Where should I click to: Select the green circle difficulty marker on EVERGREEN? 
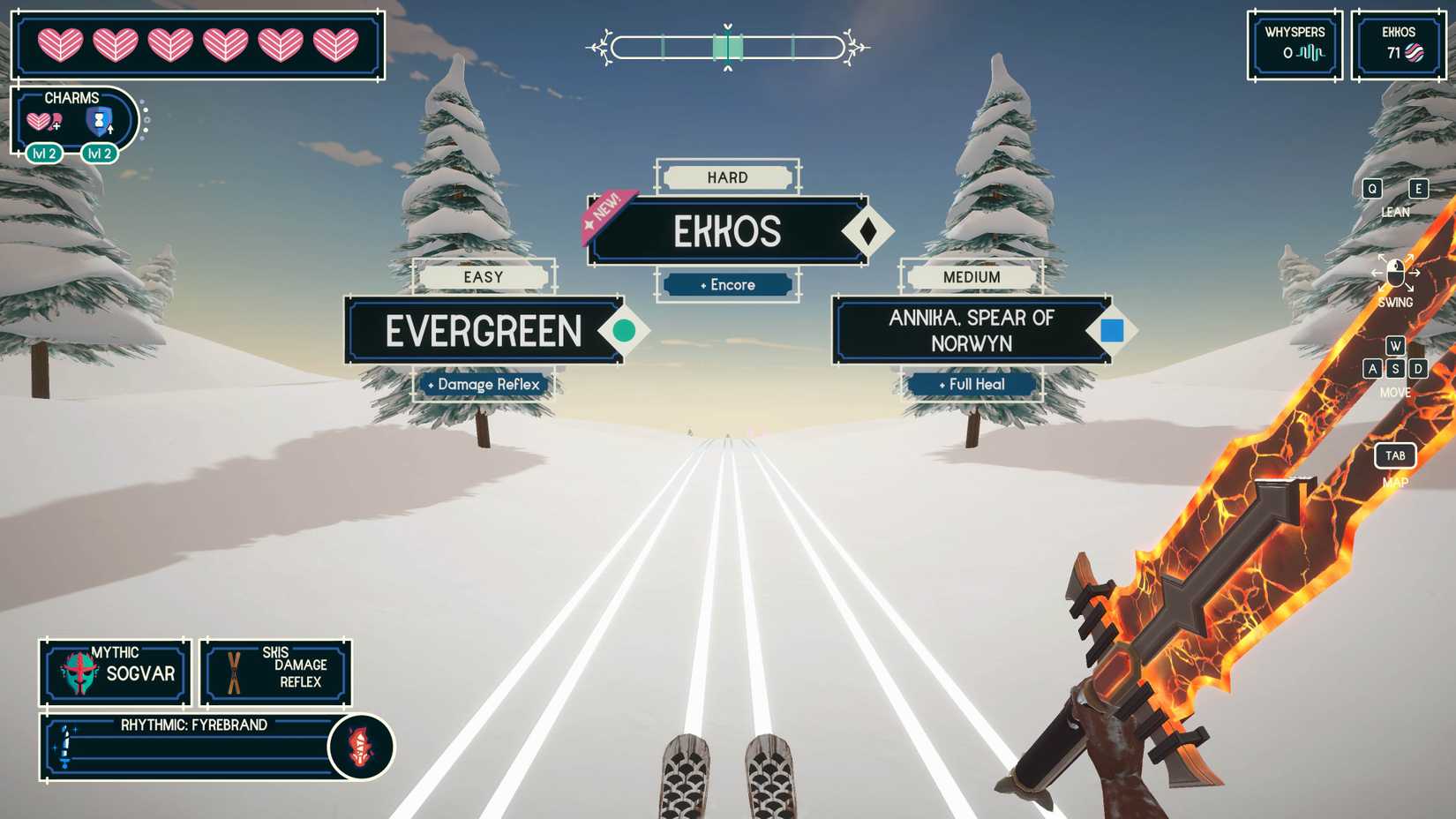tap(624, 330)
